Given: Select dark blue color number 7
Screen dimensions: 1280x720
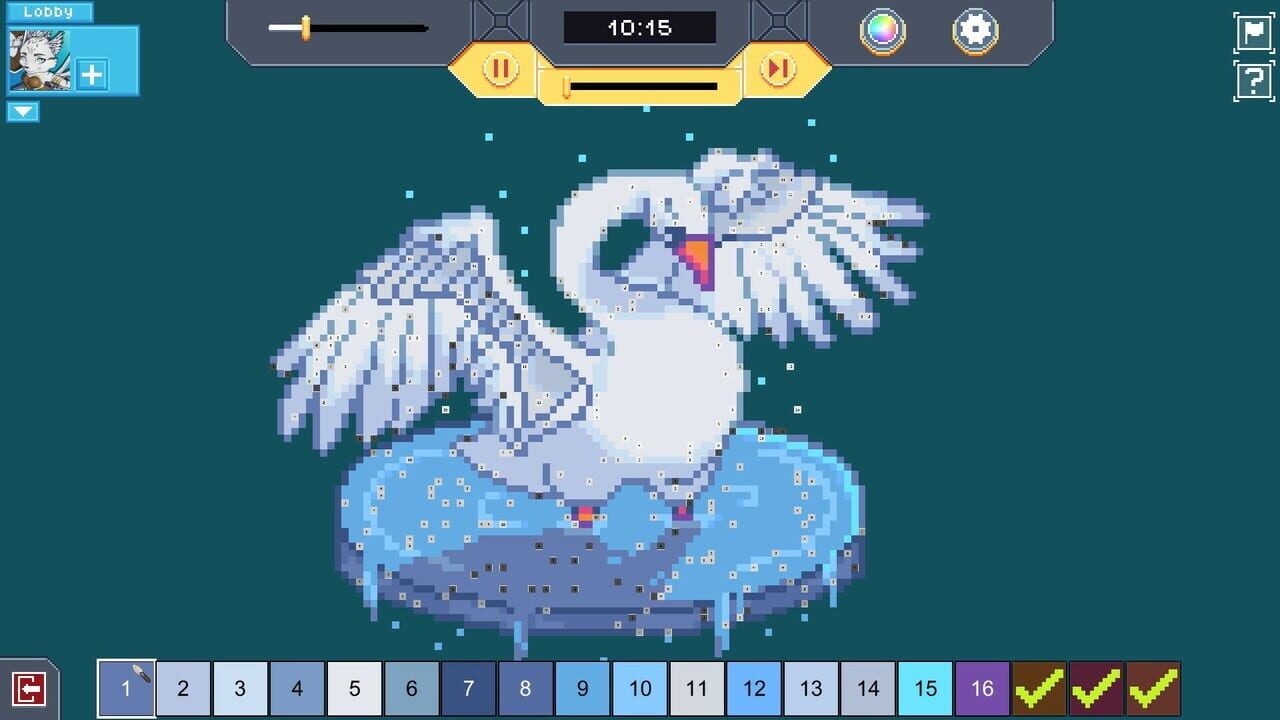Looking at the screenshot, I should 468,688.
